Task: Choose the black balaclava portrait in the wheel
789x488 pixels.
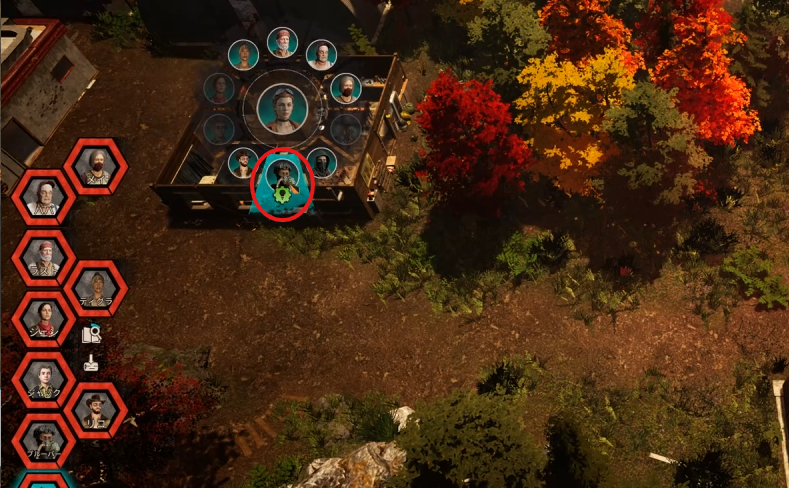Action: click(x=321, y=162)
